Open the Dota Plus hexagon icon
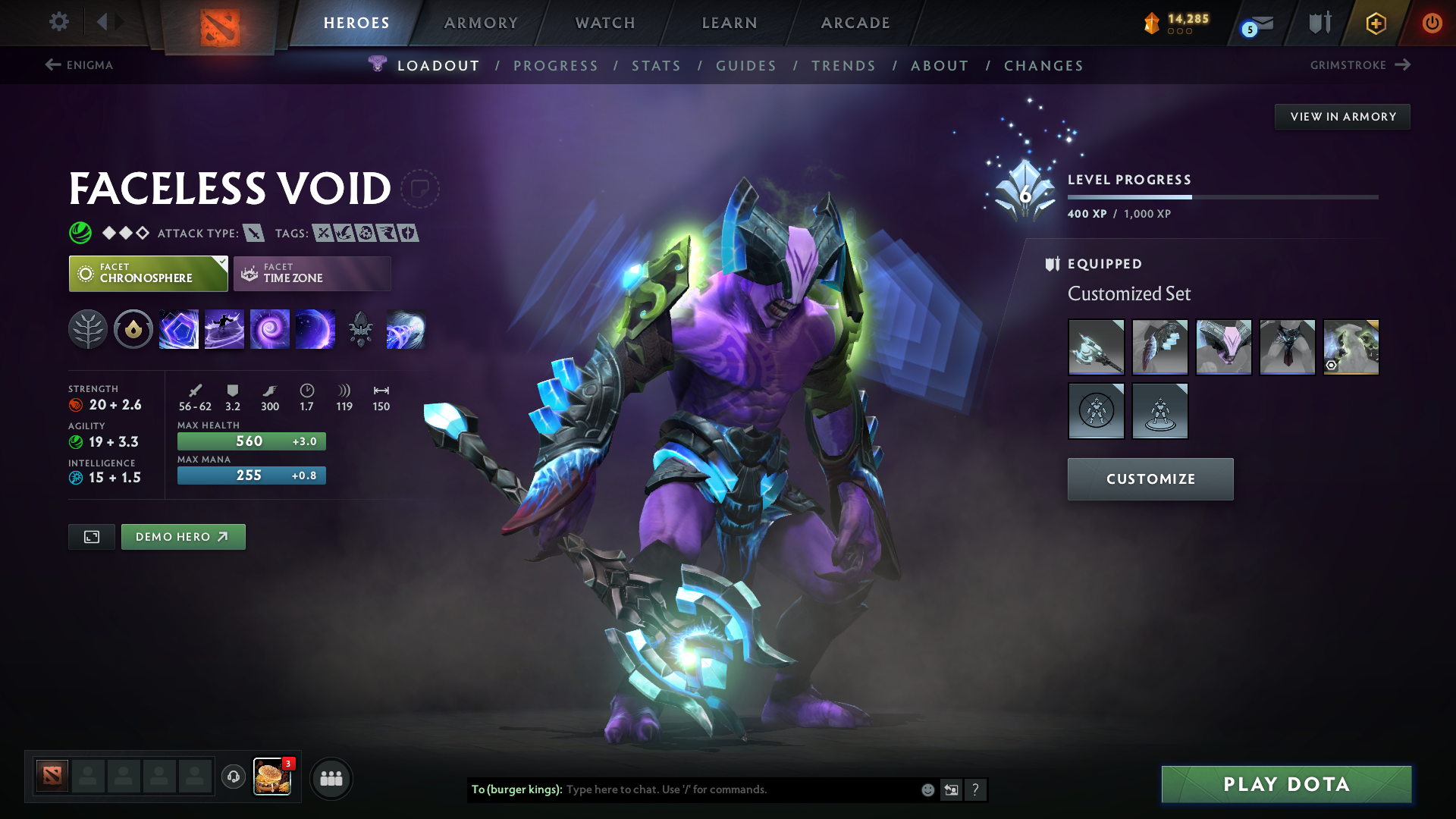 click(x=1375, y=23)
